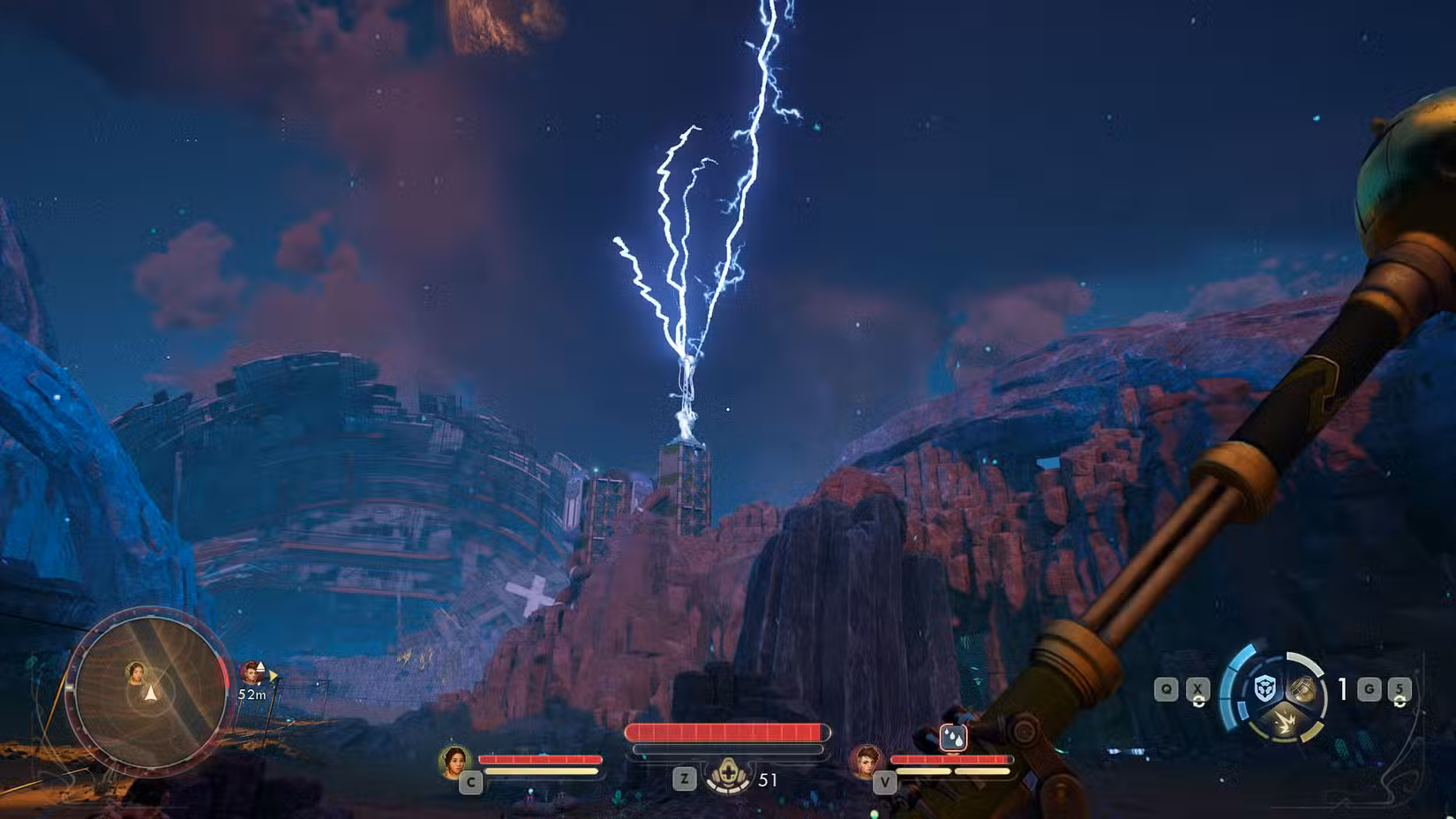
Task: Click the reload indicator beside the X key
Action: 1198,703
